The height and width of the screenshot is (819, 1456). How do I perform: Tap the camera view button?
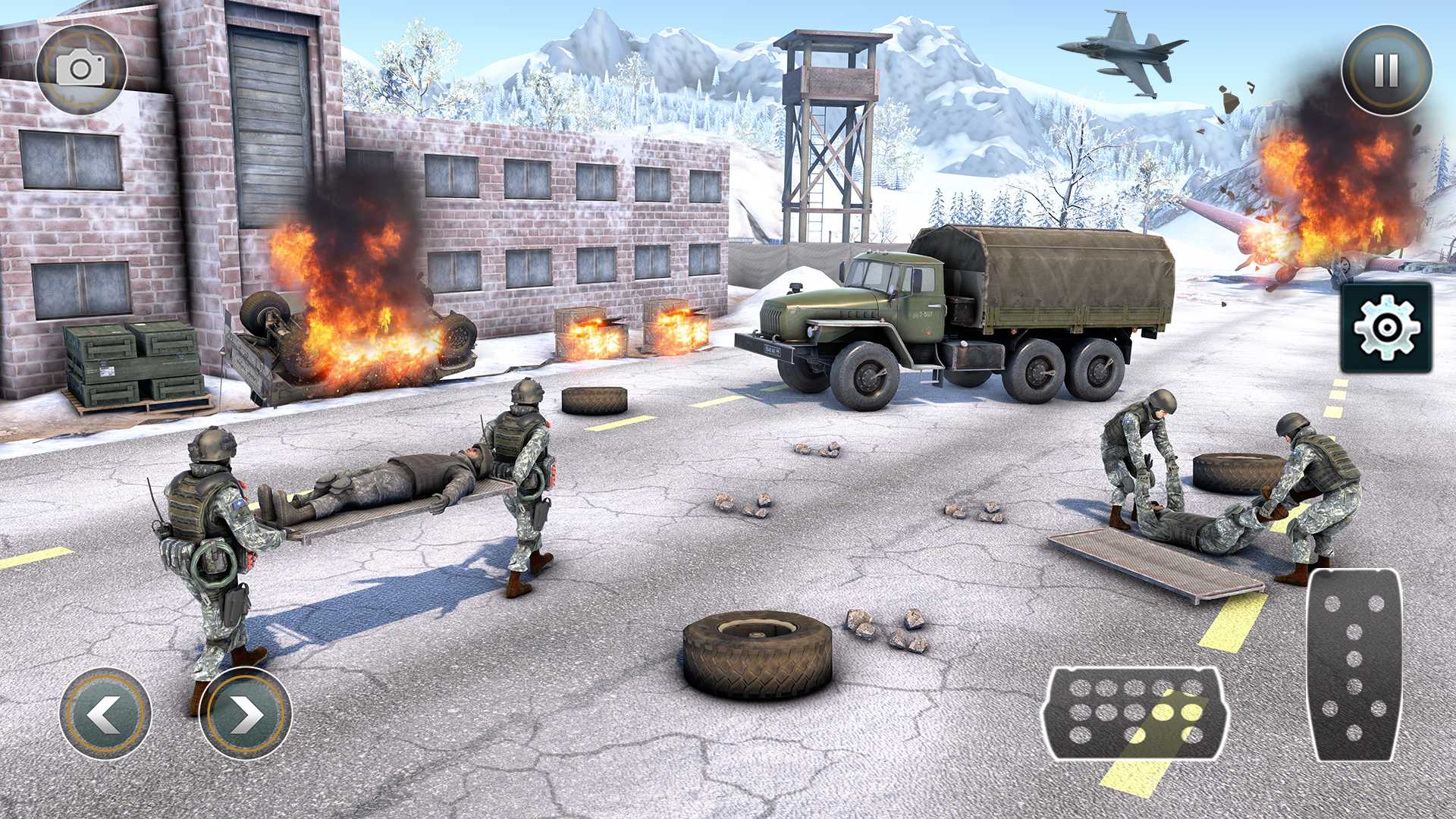click(81, 70)
